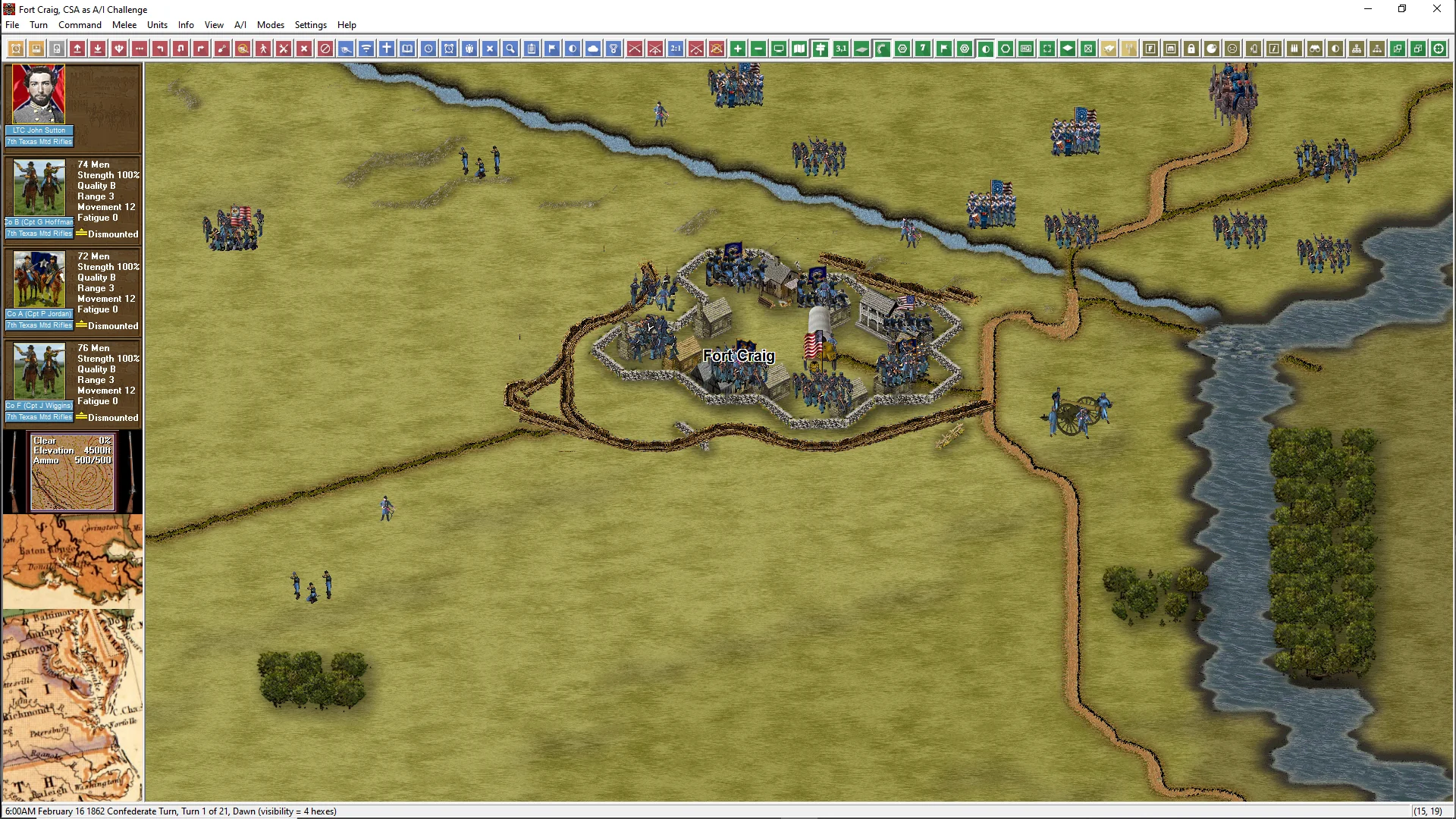
Task: Select LTC John Sutton leader portrait
Action: [39, 95]
